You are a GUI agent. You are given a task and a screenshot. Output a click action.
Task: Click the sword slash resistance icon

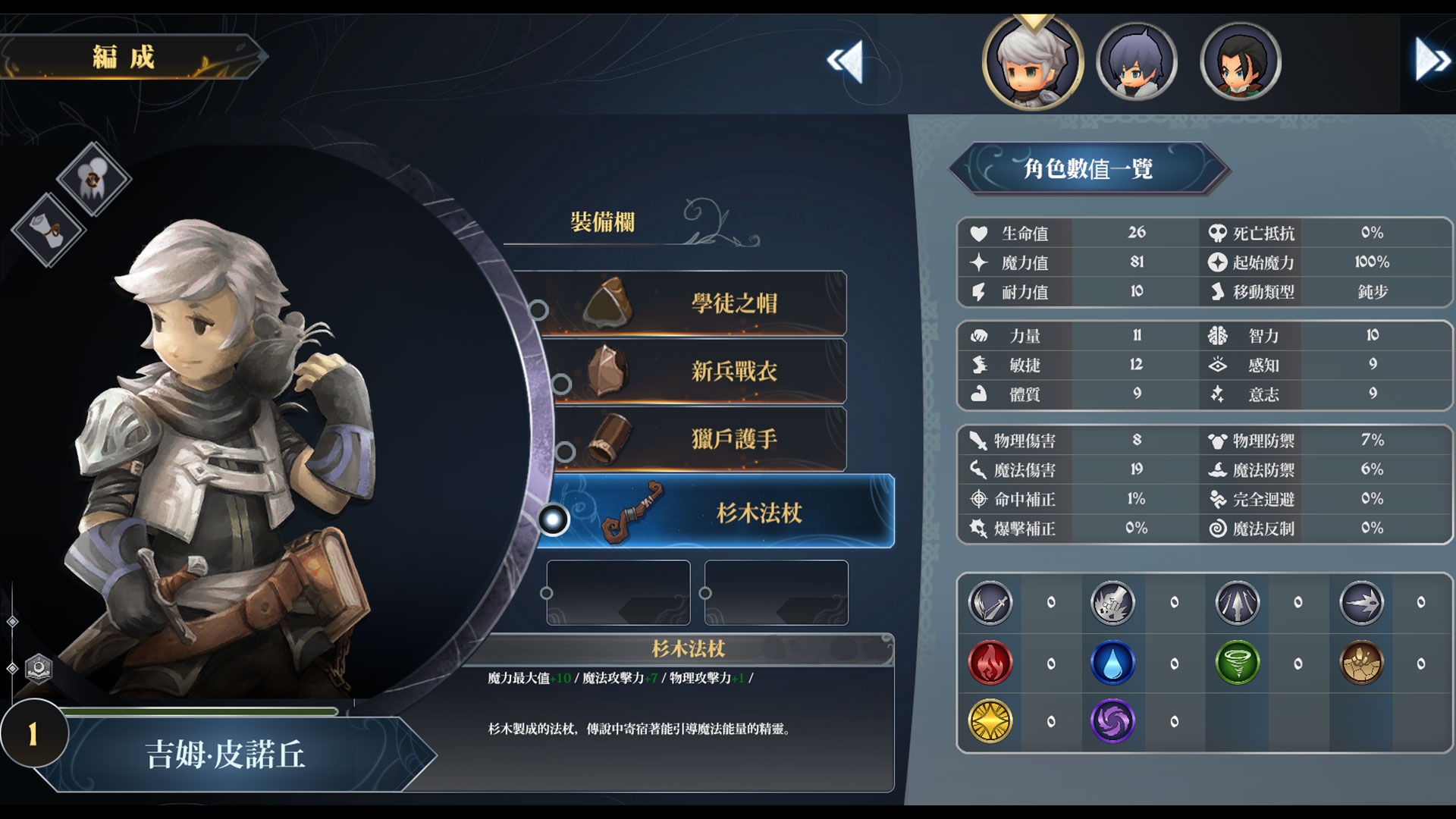(990, 603)
